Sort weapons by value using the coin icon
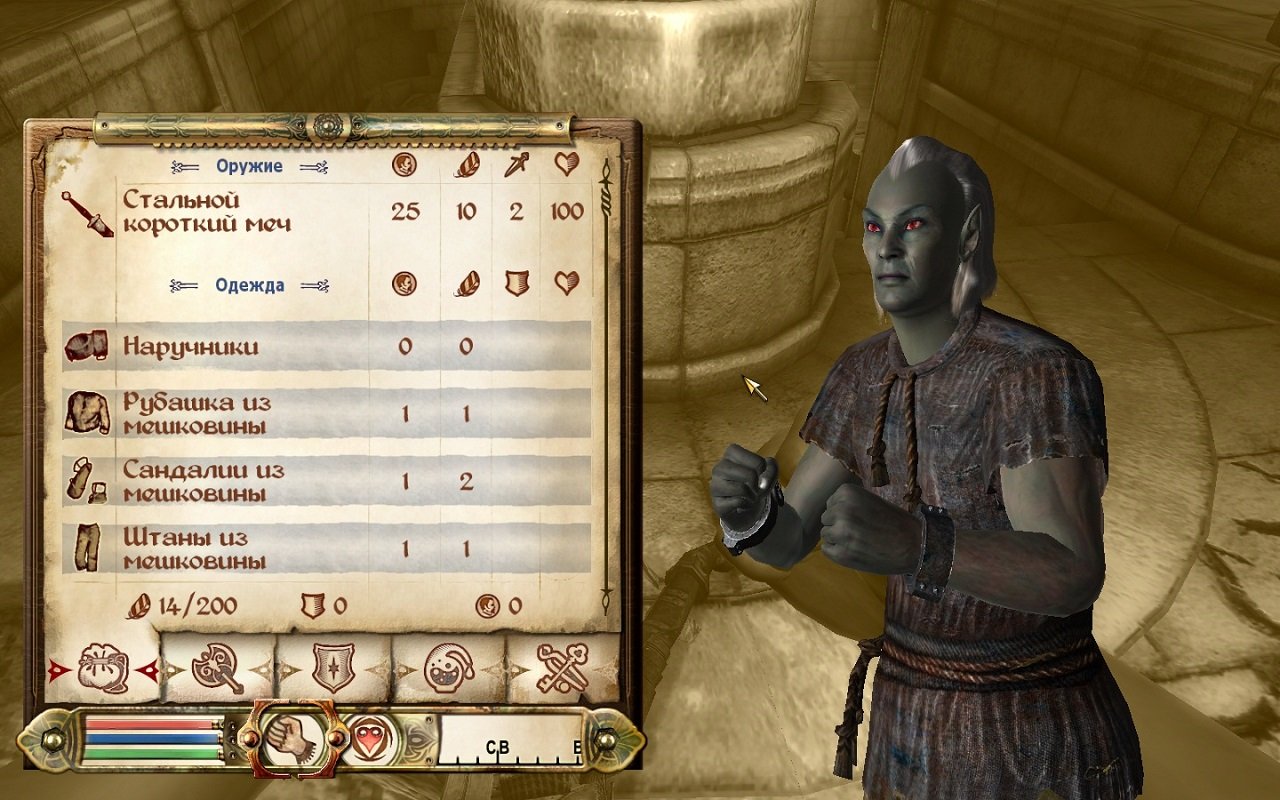Image resolution: width=1280 pixels, height=800 pixels. coord(406,166)
